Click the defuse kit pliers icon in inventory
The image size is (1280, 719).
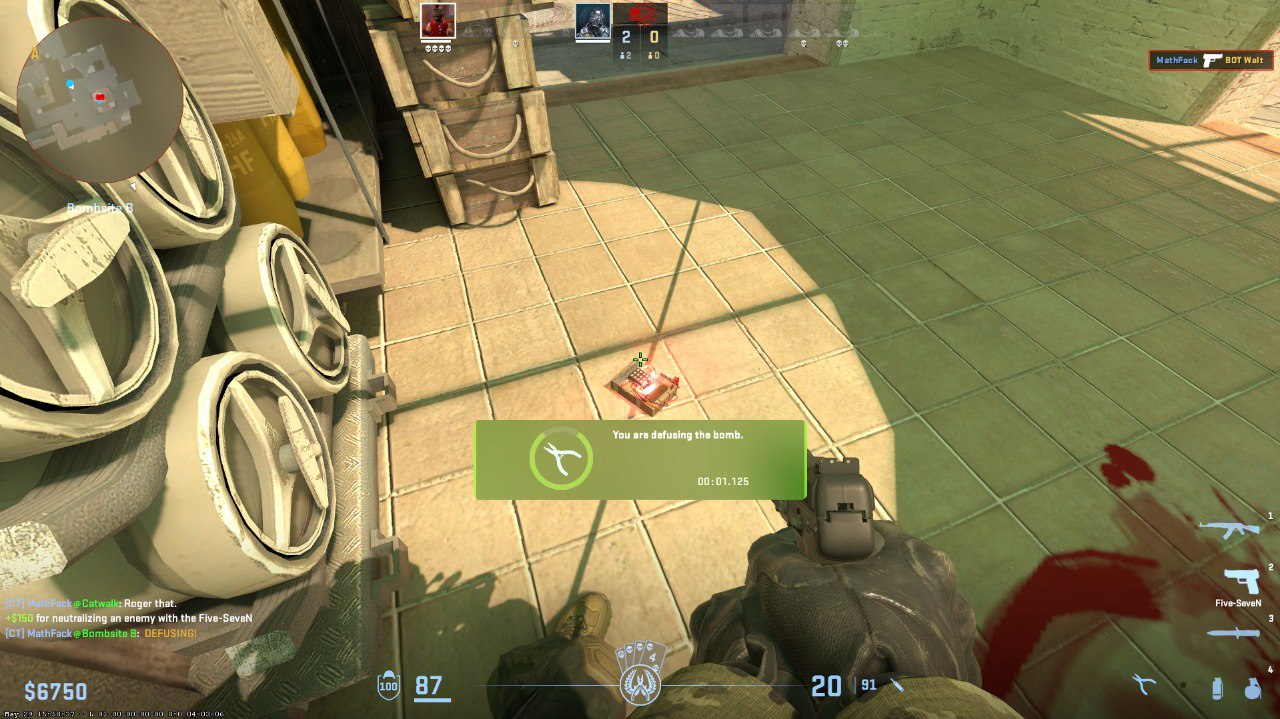[1143, 685]
